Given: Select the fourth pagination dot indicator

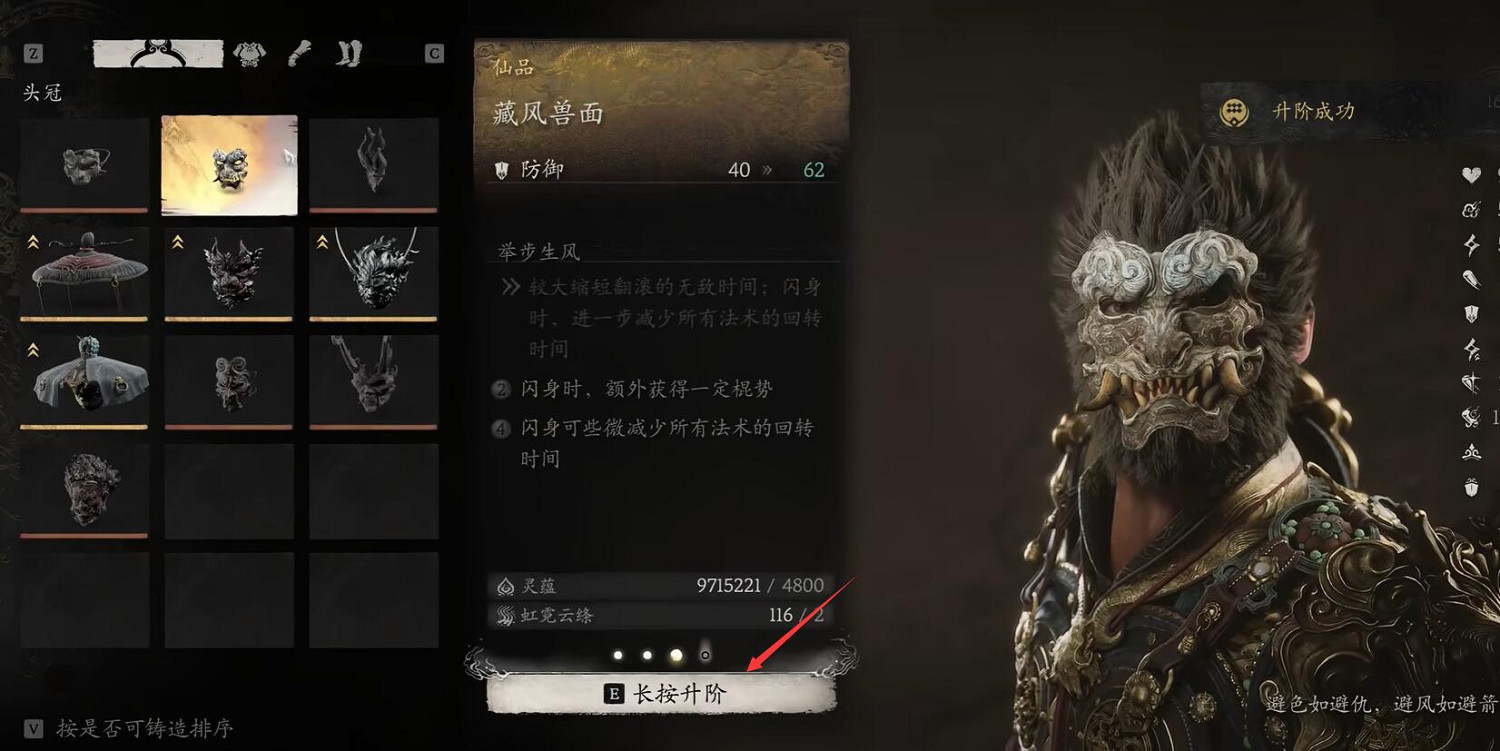Looking at the screenshot, I should (x=703, y=655).
